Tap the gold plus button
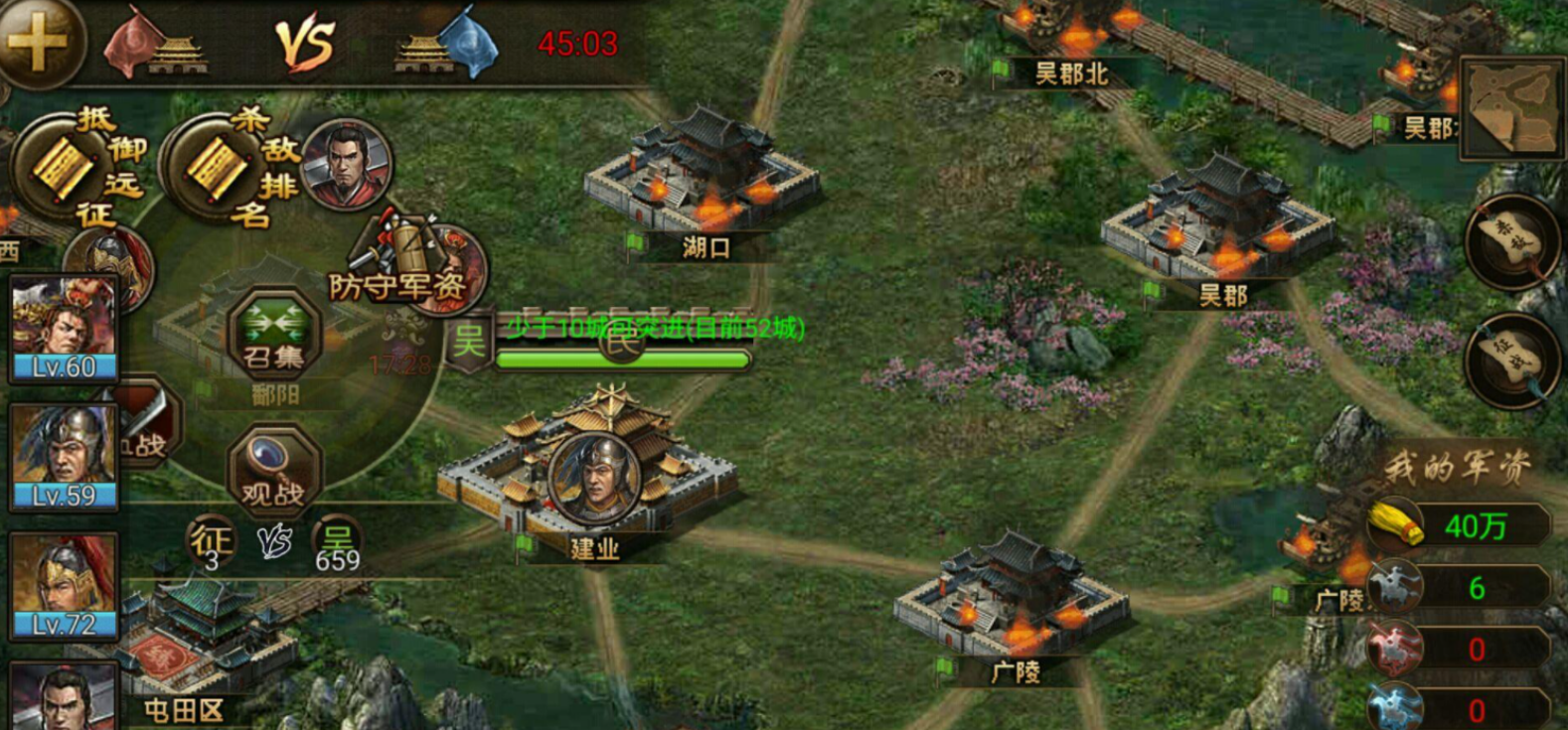Screen dimensions: 1568x730 click(38, 42)
